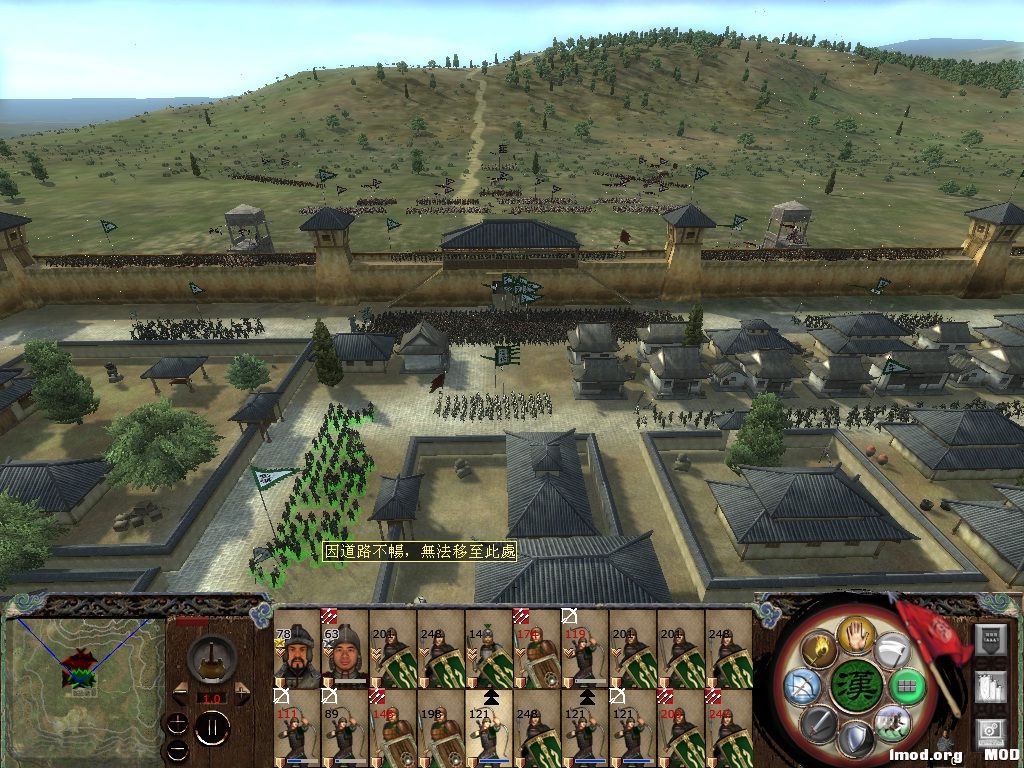Select the archer unit card with 111 men
The width and height of the screenshot is (1024, 768).
(296, 730)
